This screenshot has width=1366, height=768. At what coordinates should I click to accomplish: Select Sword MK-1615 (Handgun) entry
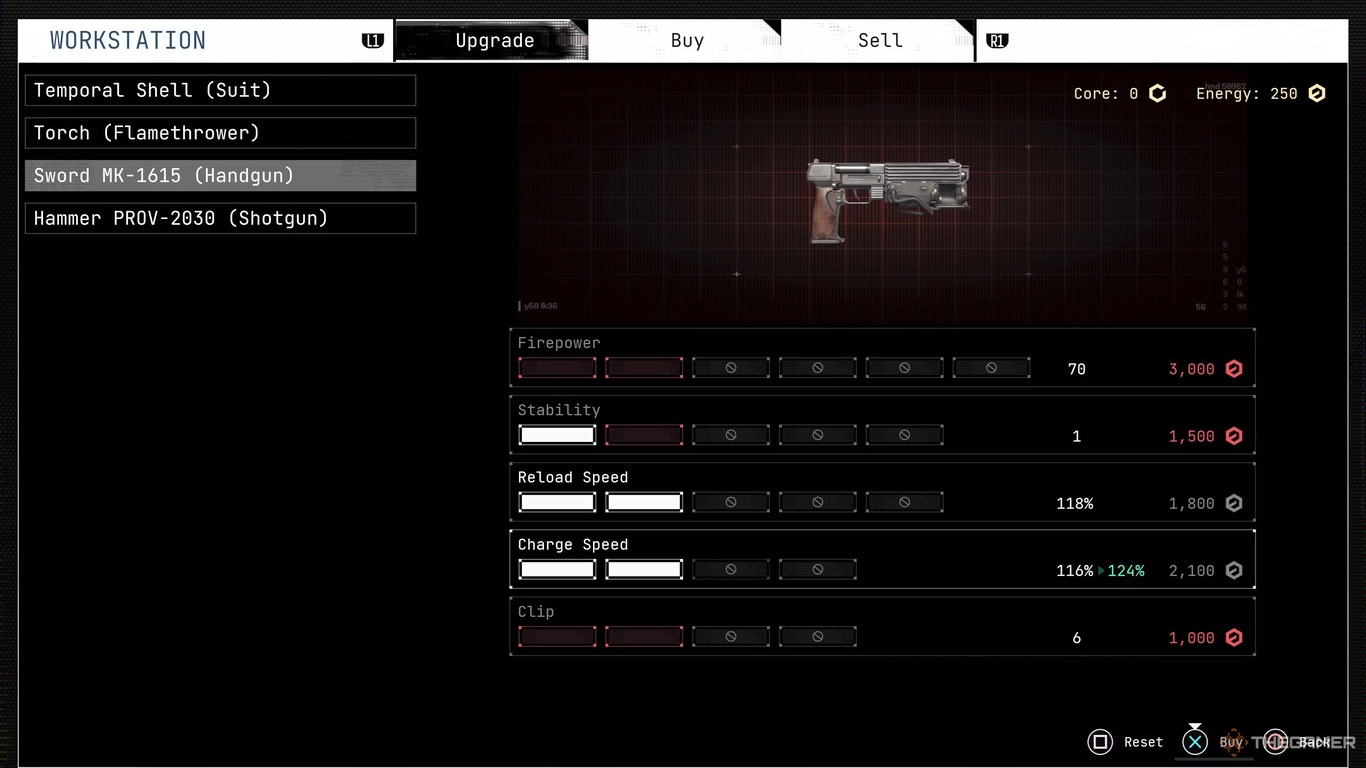tap(220, 176)
